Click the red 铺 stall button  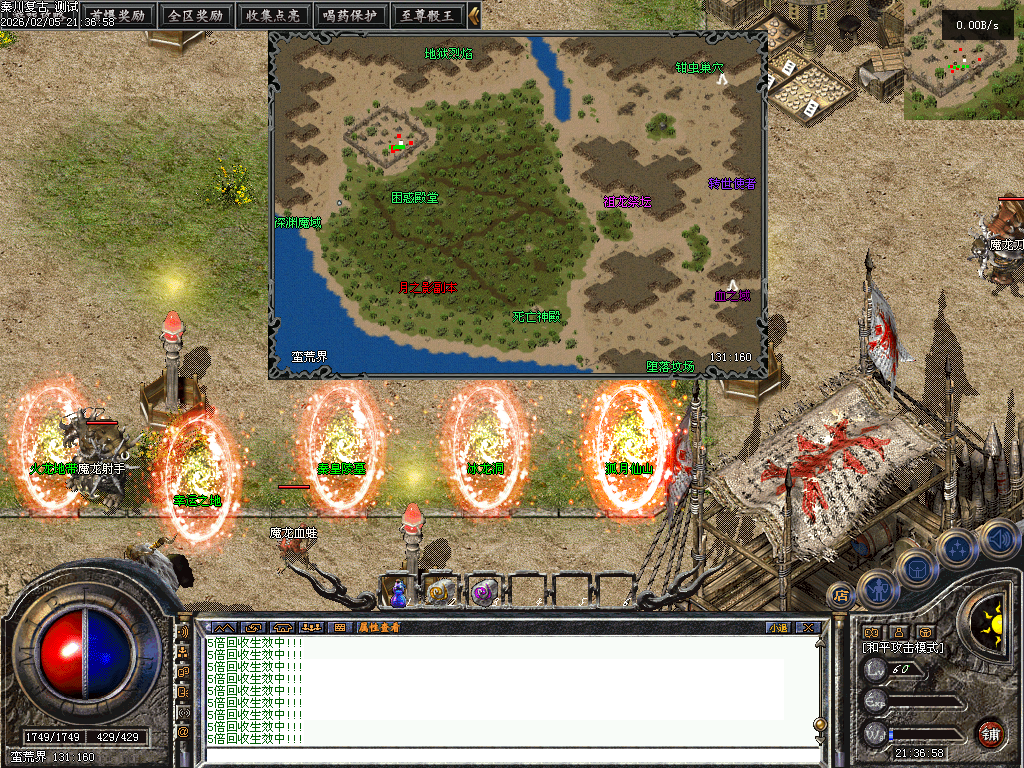click(x=990, y=734)
